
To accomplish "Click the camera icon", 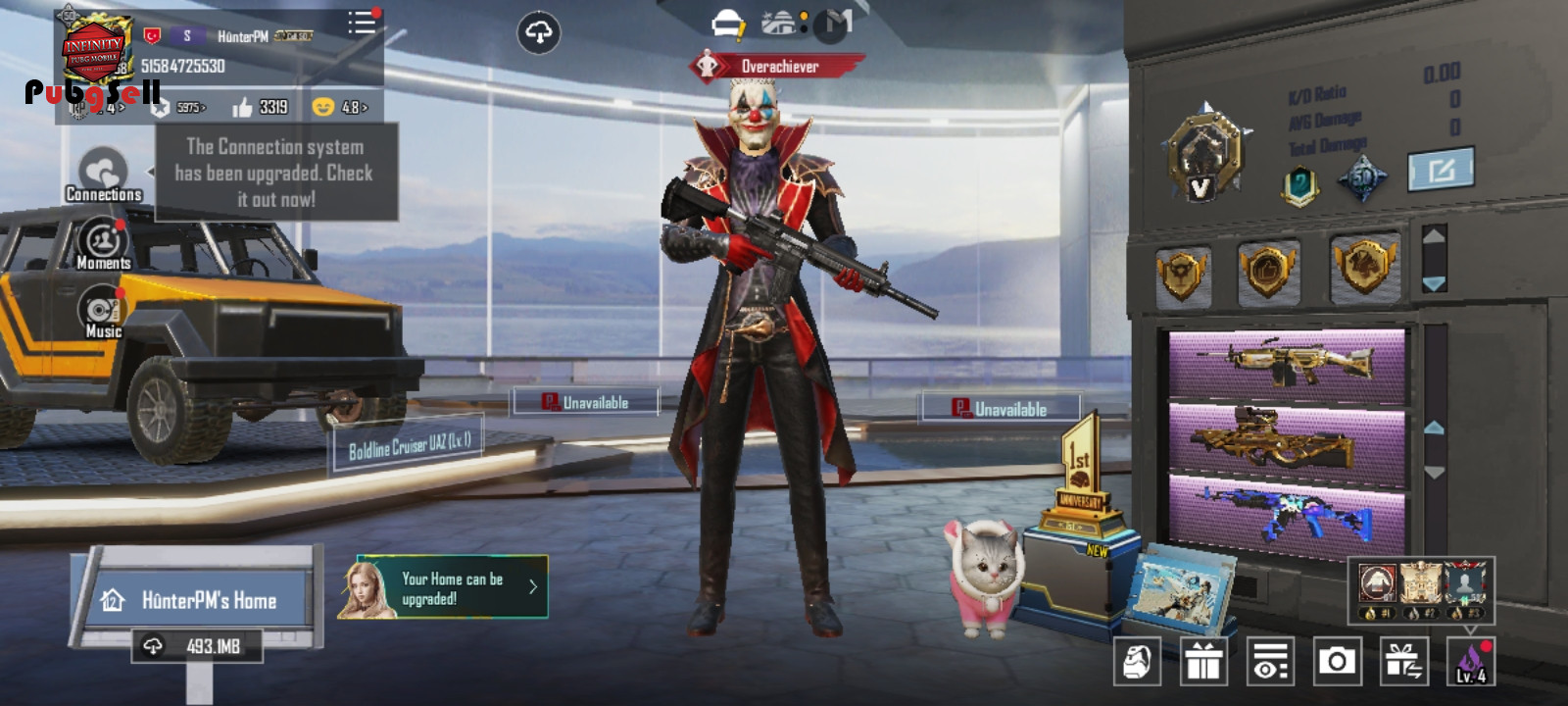I will [1337, 662].
